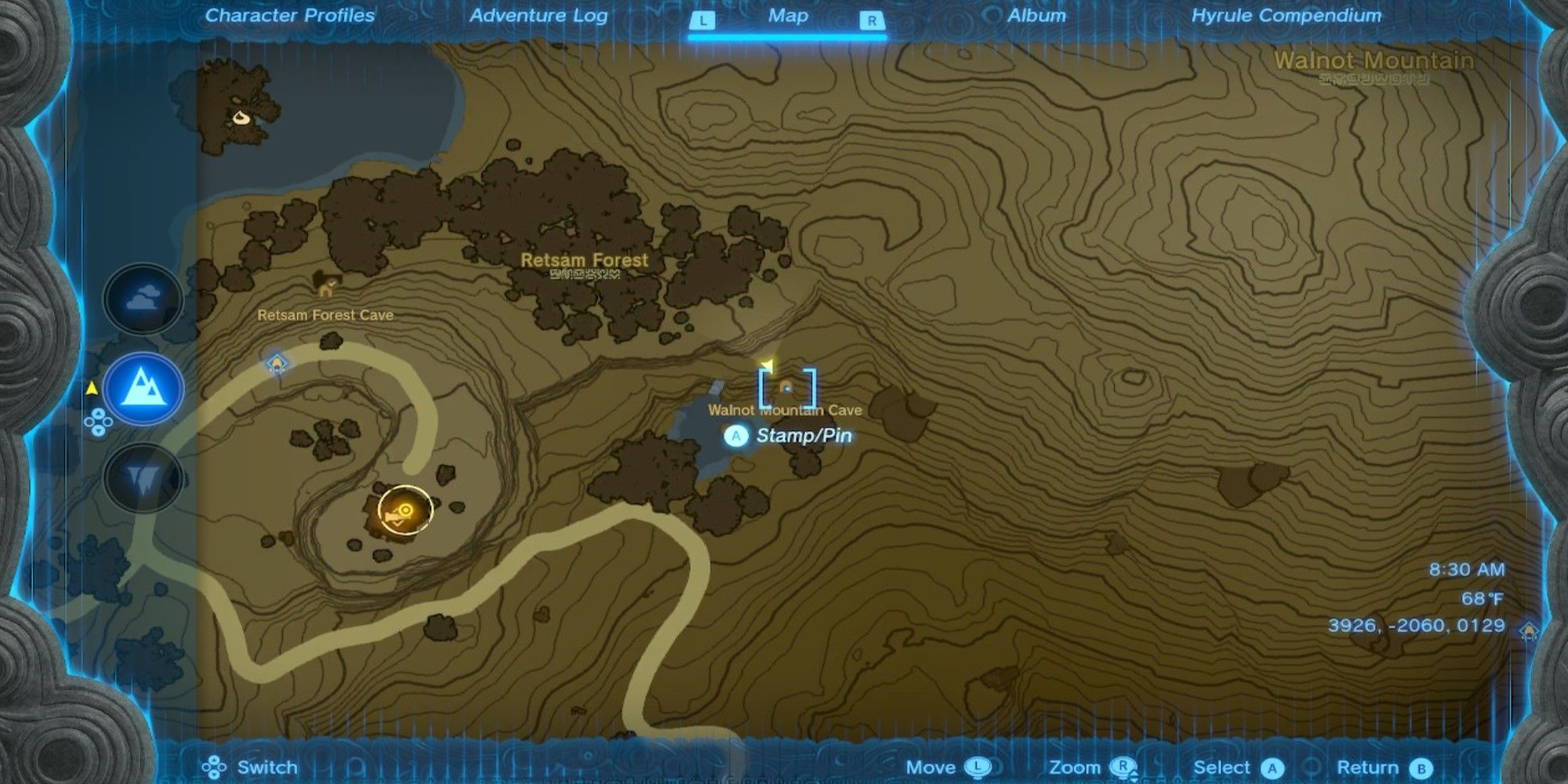Viewport: 1568px width, 784px height.
Task: Switch to the Album tab
Action: (x=1035, y=16)
